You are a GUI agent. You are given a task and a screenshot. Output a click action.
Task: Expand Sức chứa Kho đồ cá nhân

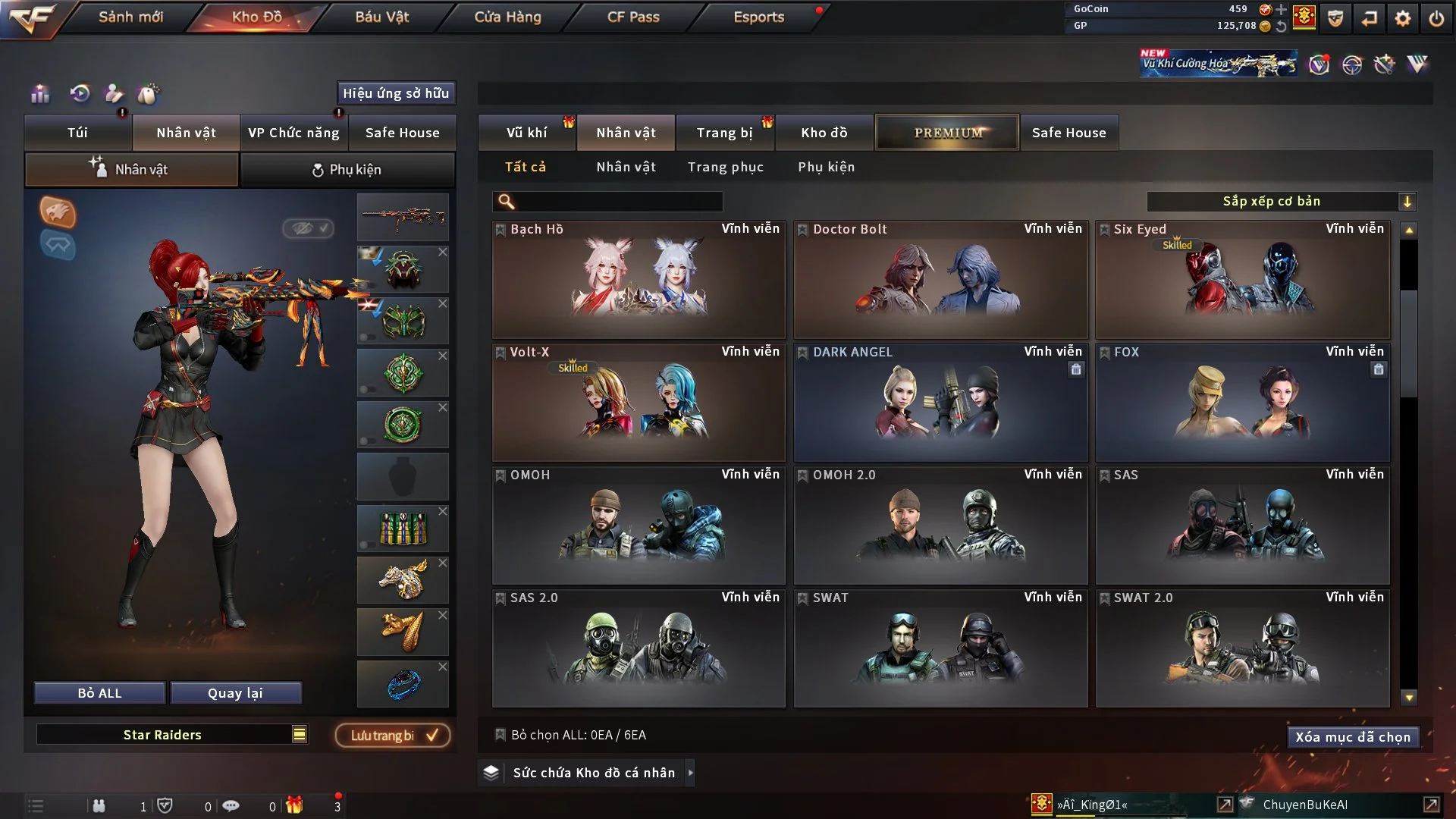click(x=593, y=773)
